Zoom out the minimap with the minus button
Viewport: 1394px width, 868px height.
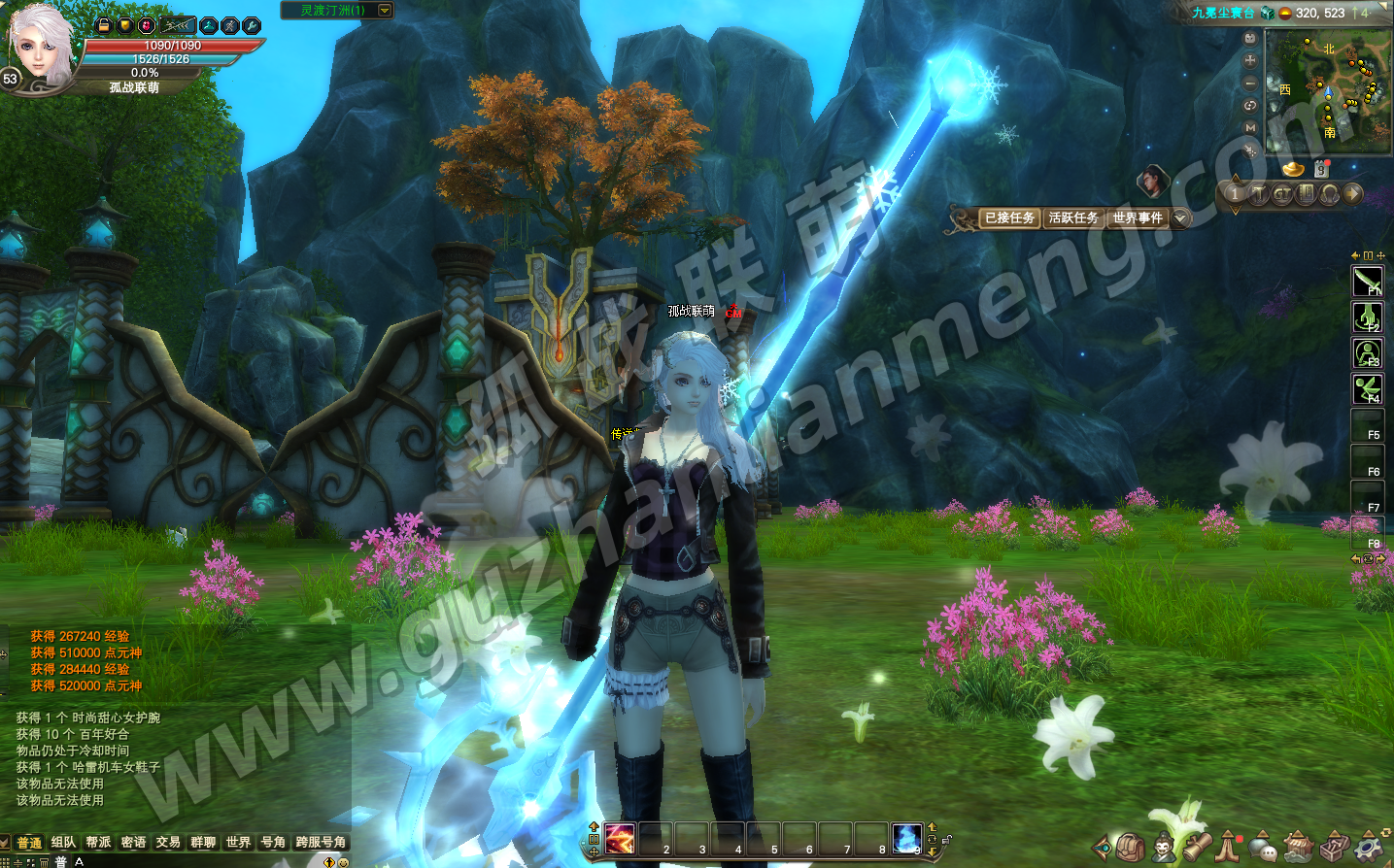[1250, 83]
